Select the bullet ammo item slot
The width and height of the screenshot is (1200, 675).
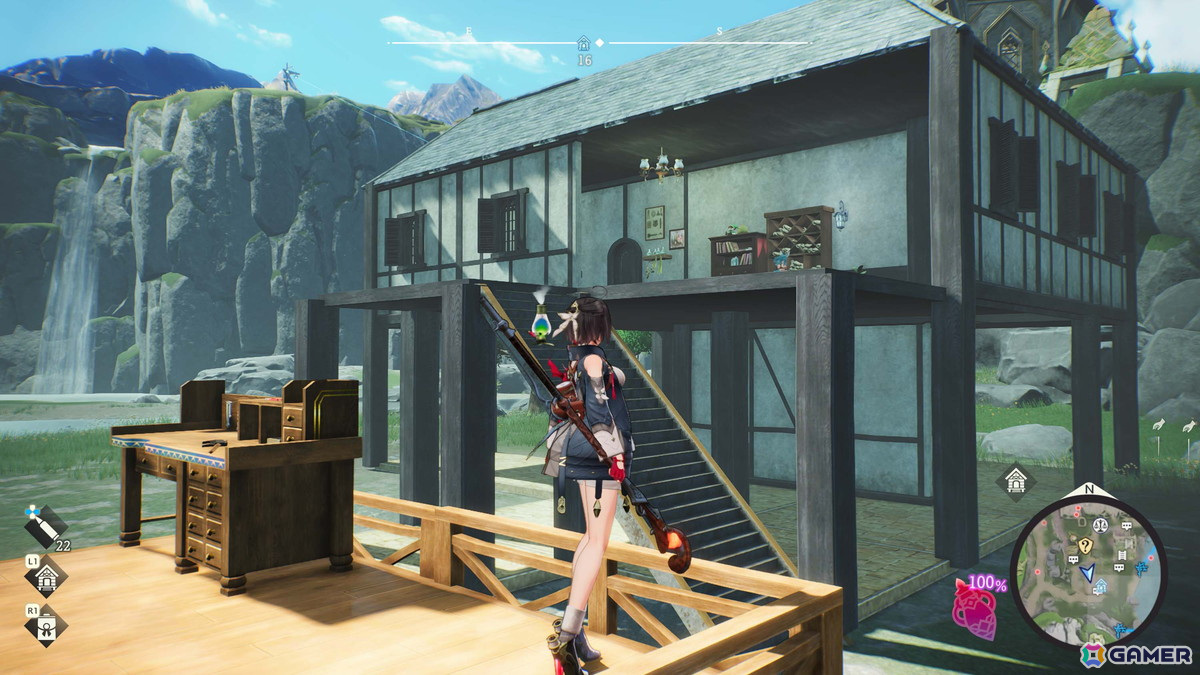(46, 523)
